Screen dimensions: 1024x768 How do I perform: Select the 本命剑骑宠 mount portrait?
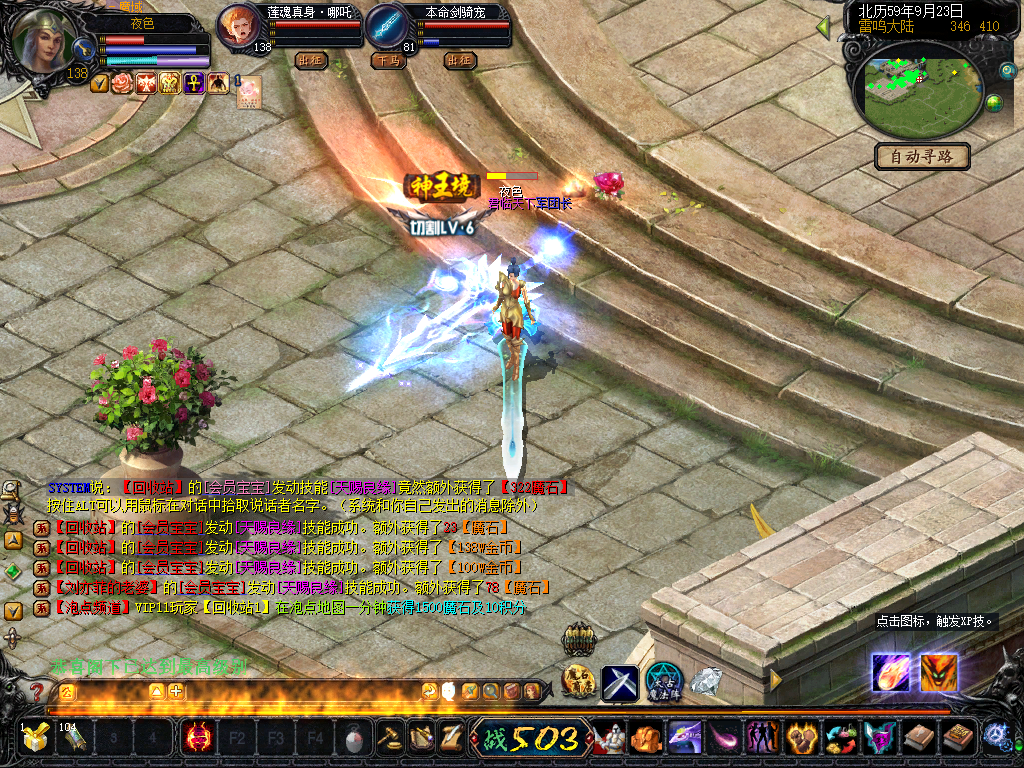point(386,27)
